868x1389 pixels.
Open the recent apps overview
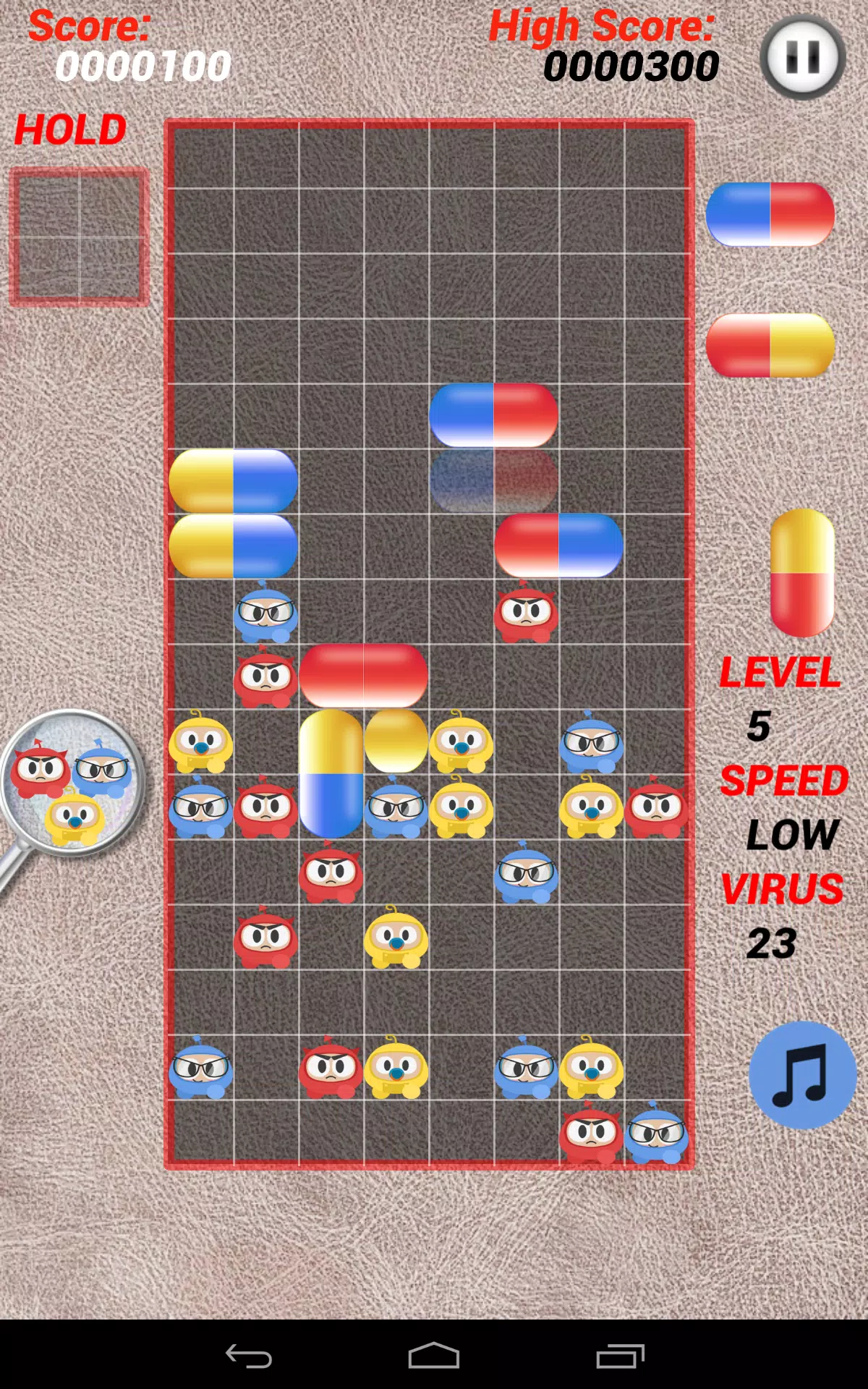click(x=620, y=1356)
